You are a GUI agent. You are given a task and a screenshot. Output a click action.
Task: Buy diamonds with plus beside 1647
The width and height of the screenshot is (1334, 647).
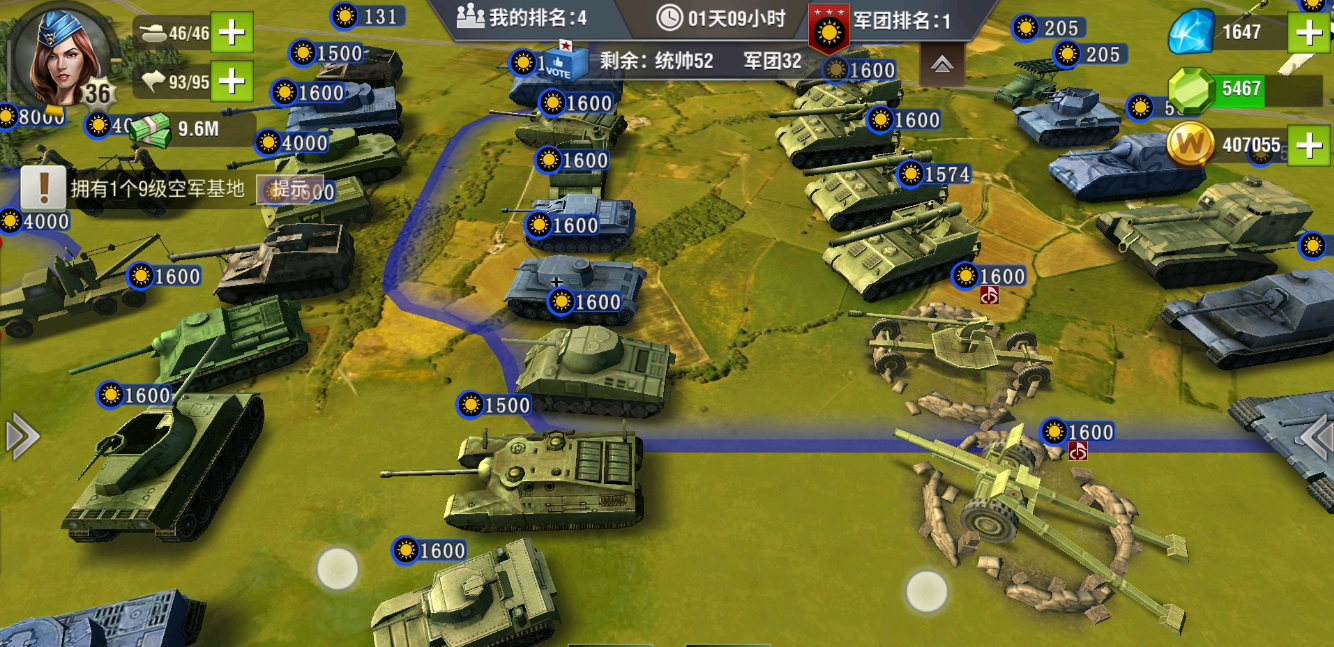(1309, 33)
